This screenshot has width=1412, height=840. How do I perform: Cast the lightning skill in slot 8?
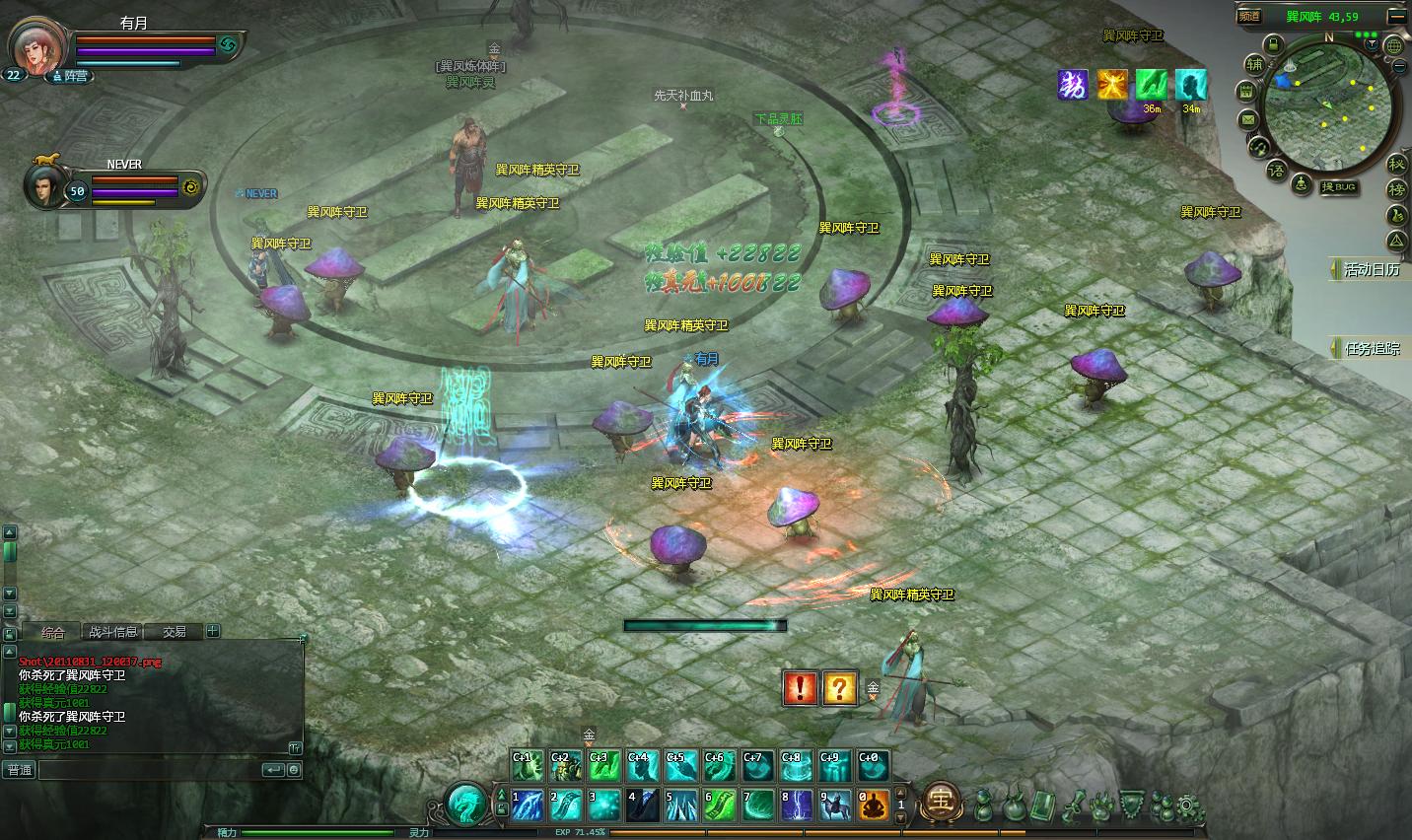point(797,805)
